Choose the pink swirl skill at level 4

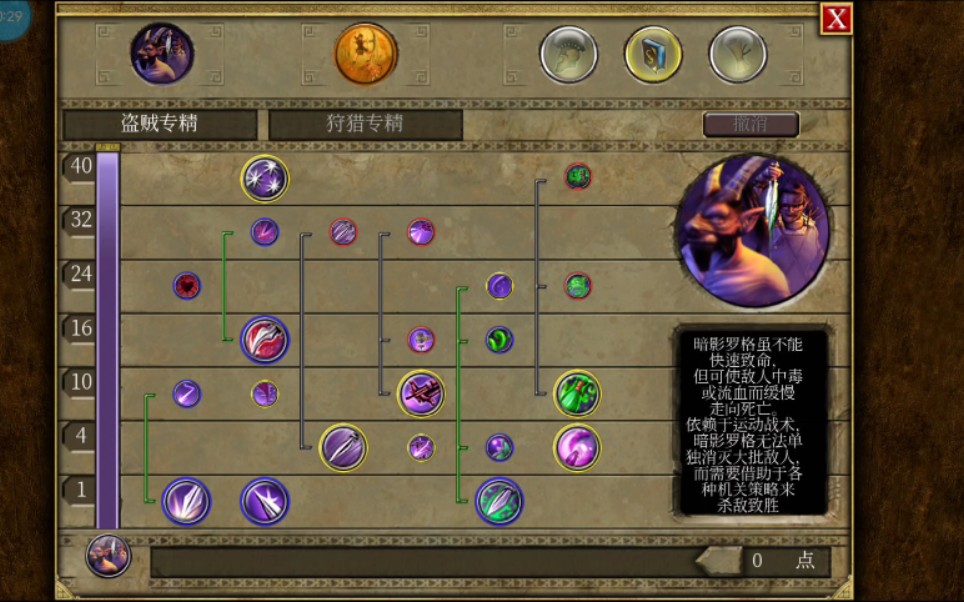577,447
